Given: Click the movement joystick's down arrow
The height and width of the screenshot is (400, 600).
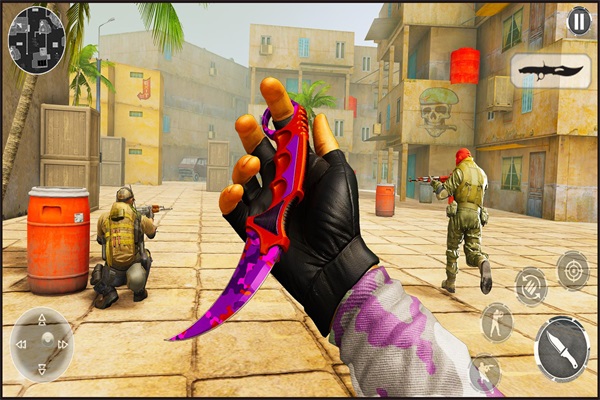Looking at the screenshot, I should tap(42, 367).
